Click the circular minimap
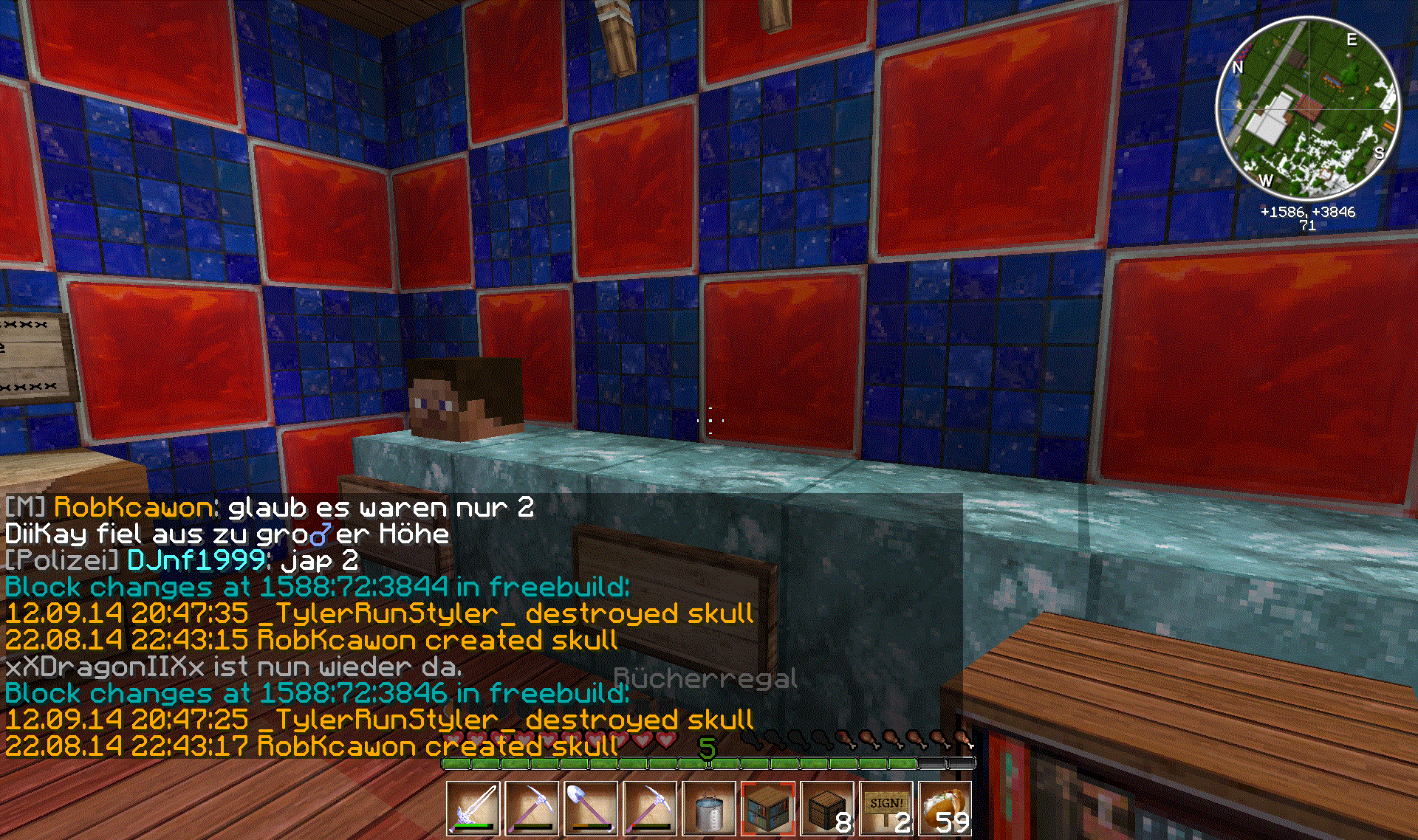The height and width of the screenshot is (840, 1418). point(1307,109)
